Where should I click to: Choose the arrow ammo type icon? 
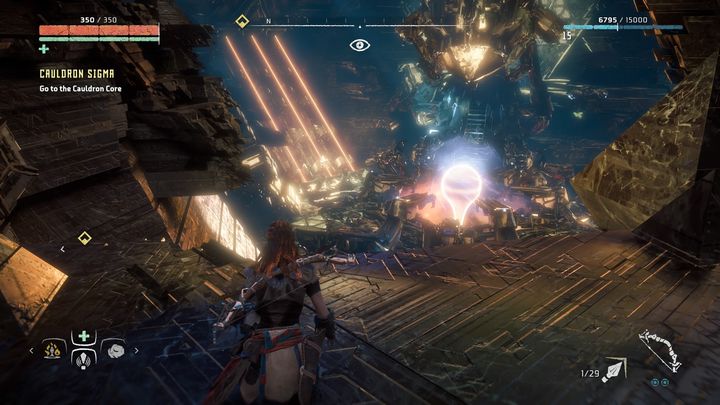(x=614, y=371)
